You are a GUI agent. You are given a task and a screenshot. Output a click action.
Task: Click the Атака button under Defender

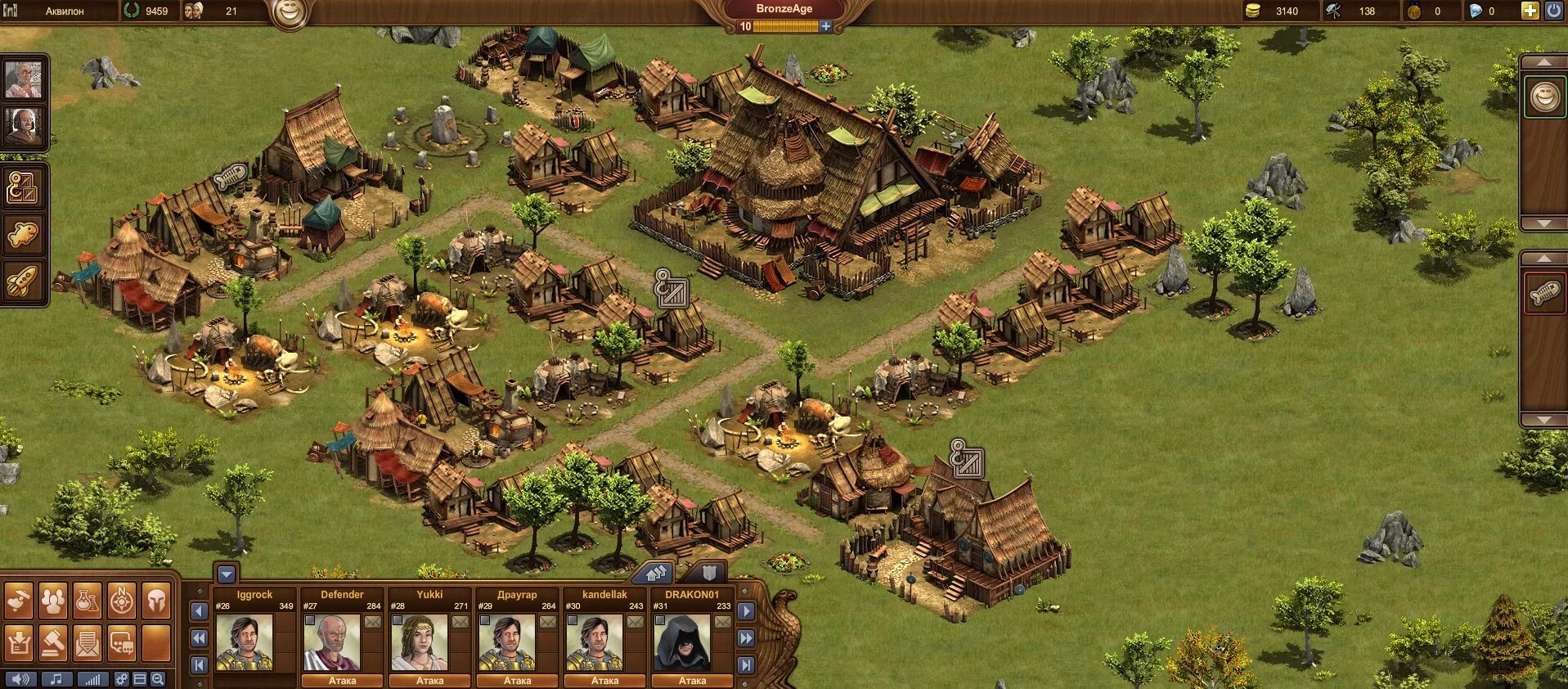click(342, 680)
